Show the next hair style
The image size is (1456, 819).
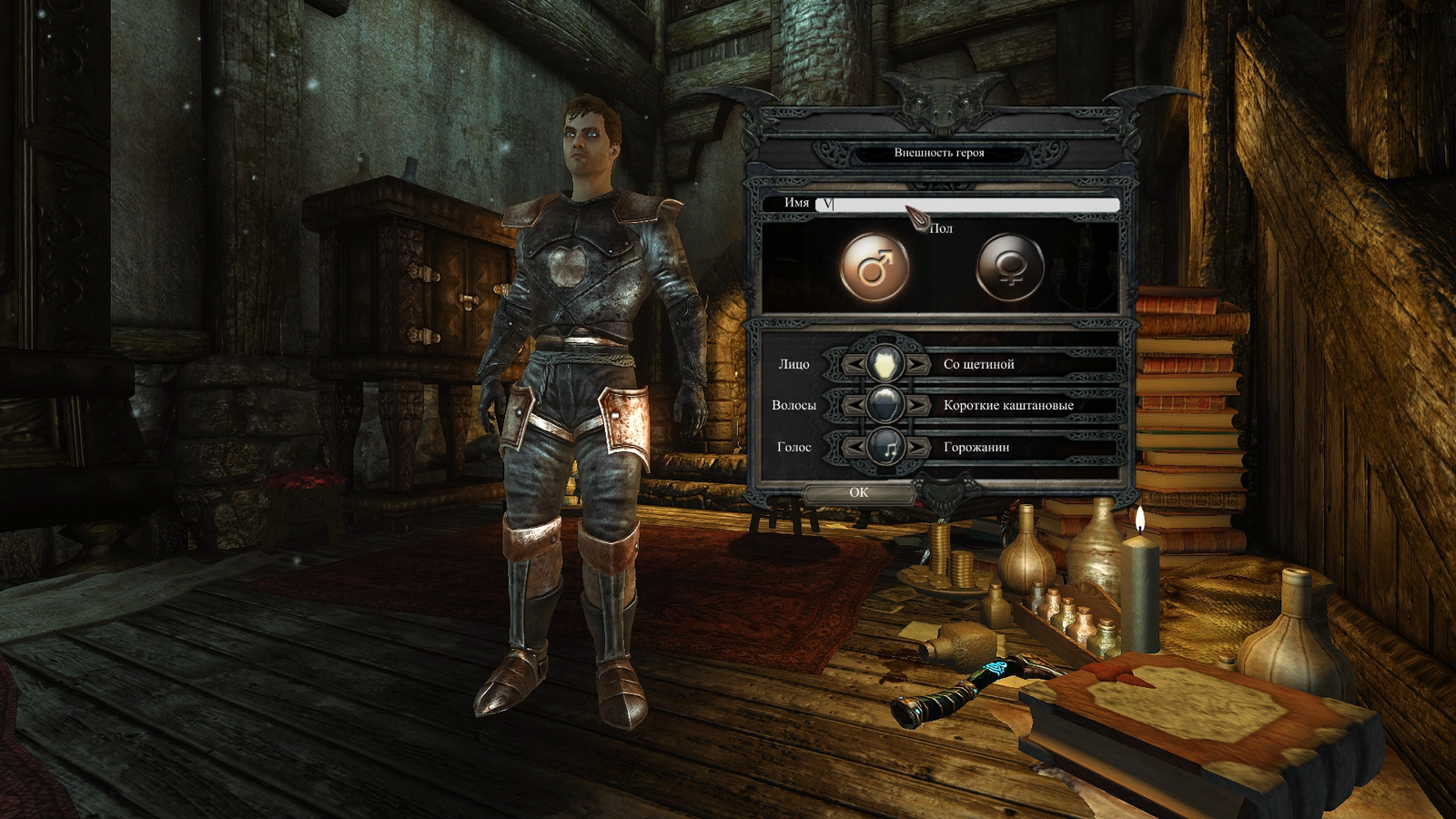(x=917, y=405)
